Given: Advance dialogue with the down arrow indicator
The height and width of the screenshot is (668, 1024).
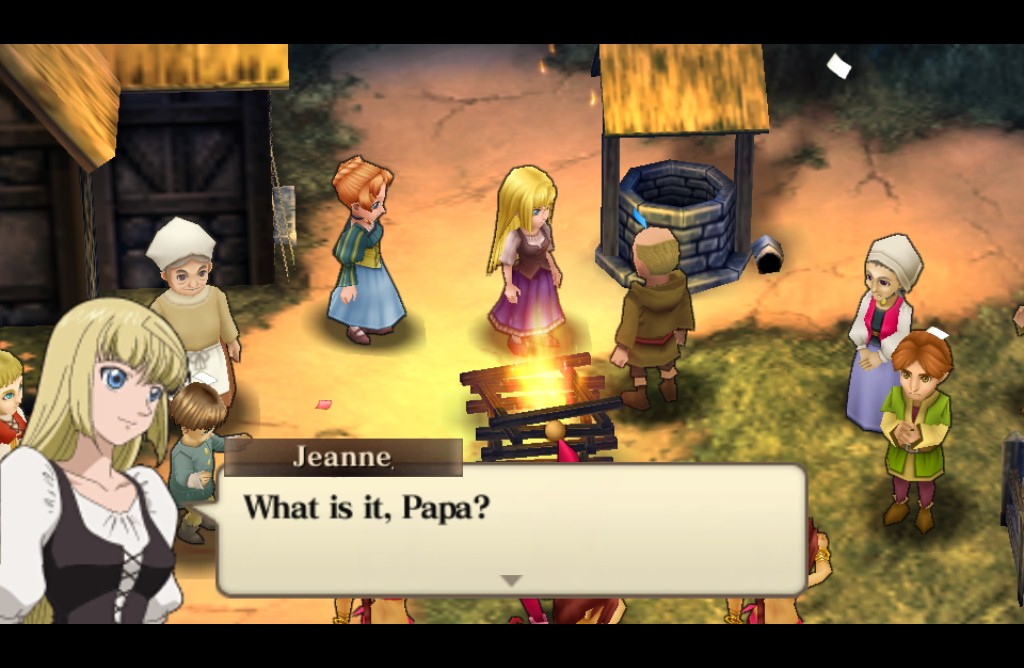Looking at the screenshot, I should click(x=511, y=580).
